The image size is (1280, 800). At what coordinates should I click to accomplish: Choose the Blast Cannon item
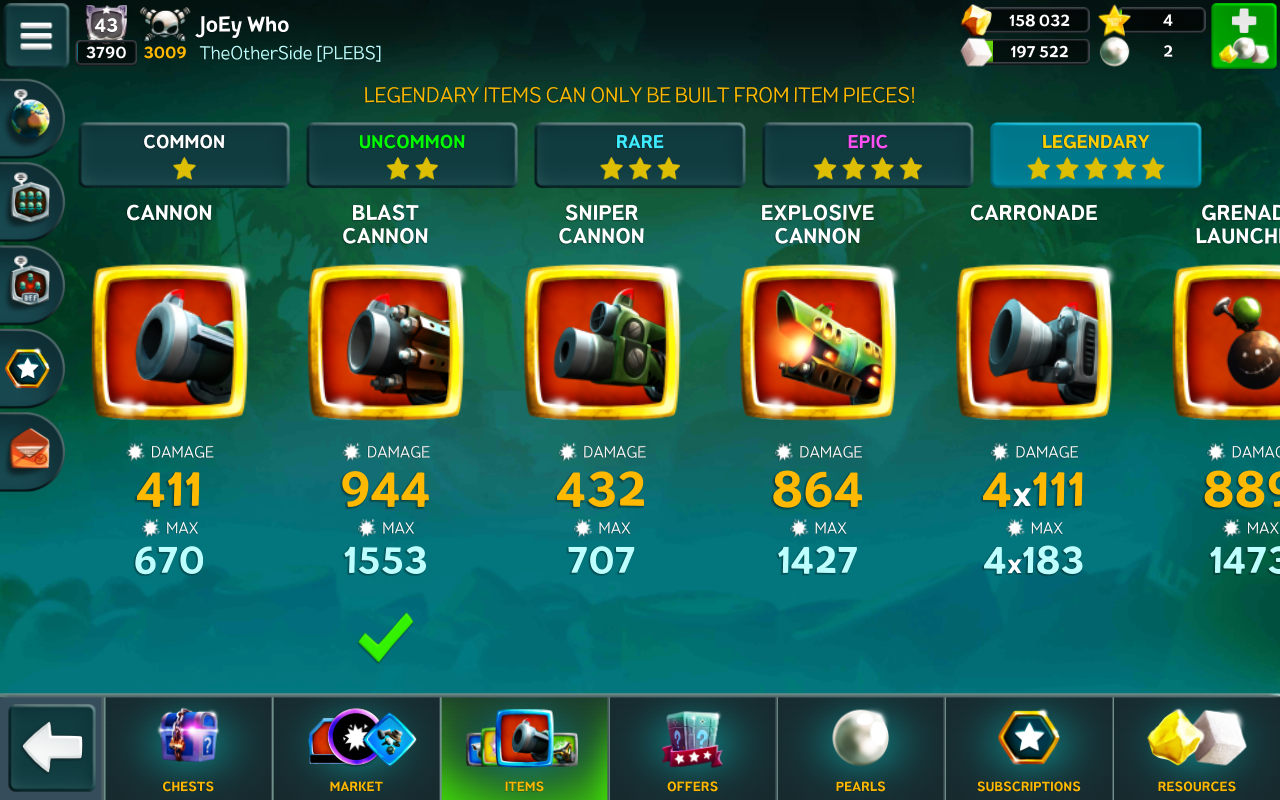(386, 342)
